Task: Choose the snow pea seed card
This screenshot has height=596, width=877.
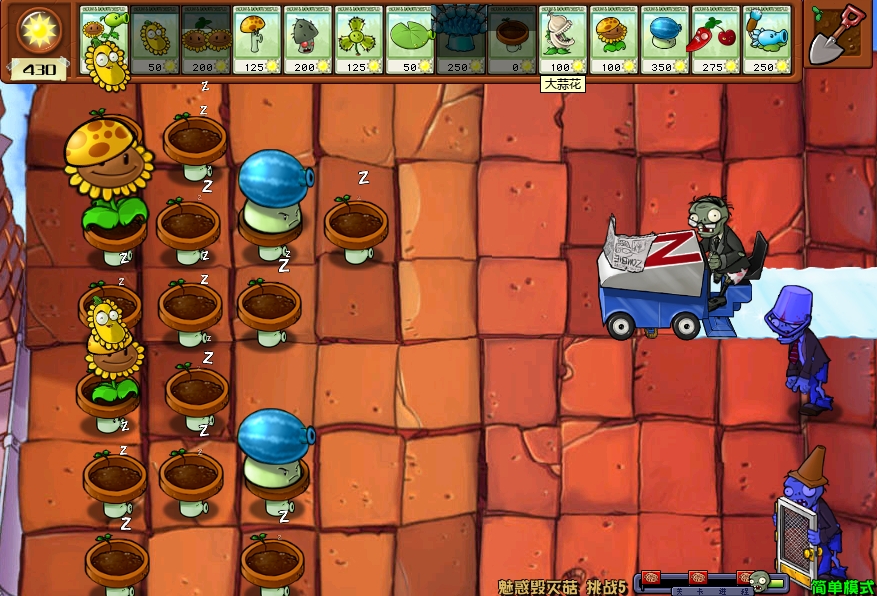Action: click(x=767, y=40)
